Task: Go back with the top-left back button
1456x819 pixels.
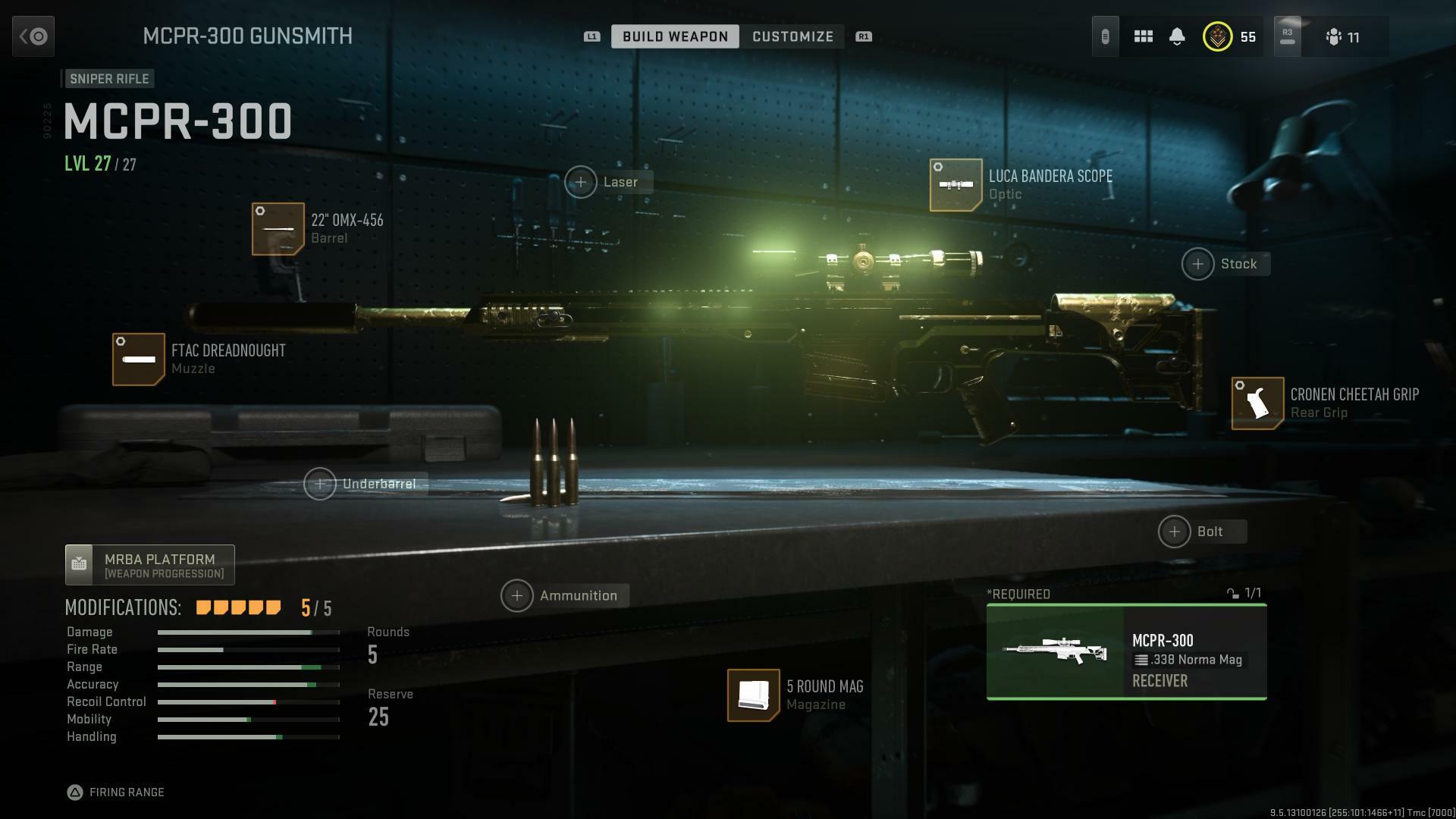Action: pyautogui.click(x=33, y=36)
